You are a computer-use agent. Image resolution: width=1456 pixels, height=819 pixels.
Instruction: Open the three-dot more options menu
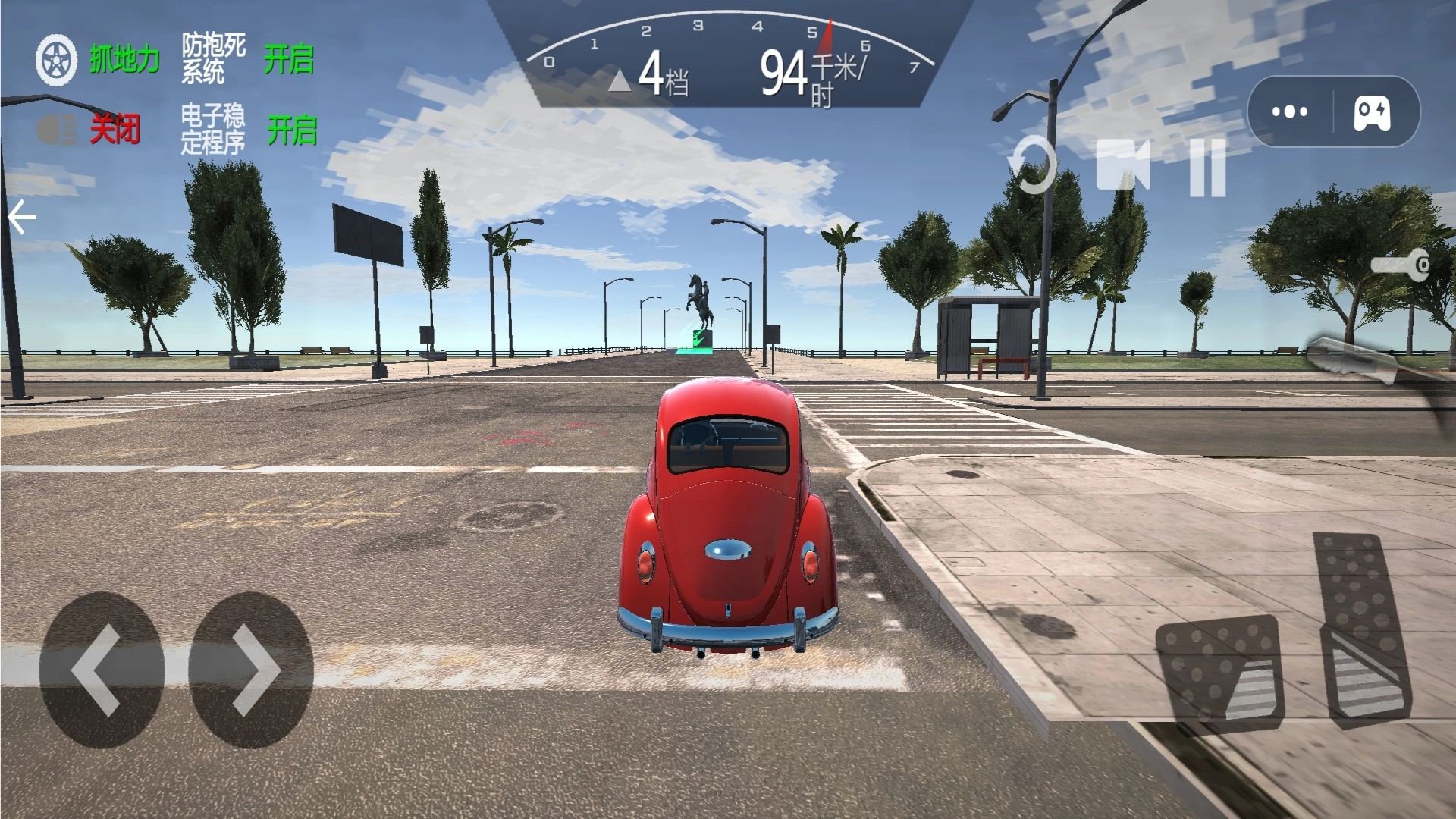tap(1290, 111)
